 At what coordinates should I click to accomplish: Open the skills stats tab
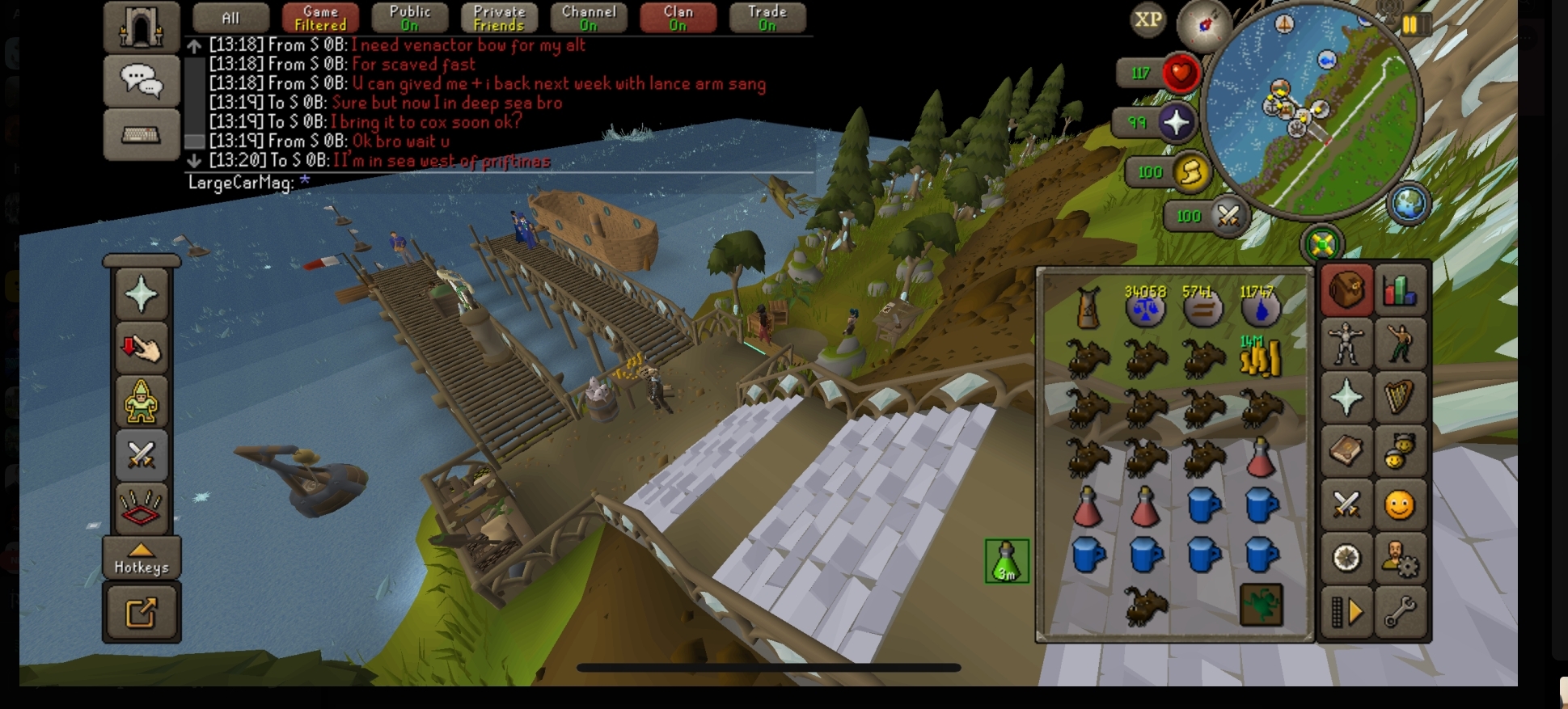pyautogui.click(x=1400, y=290)
